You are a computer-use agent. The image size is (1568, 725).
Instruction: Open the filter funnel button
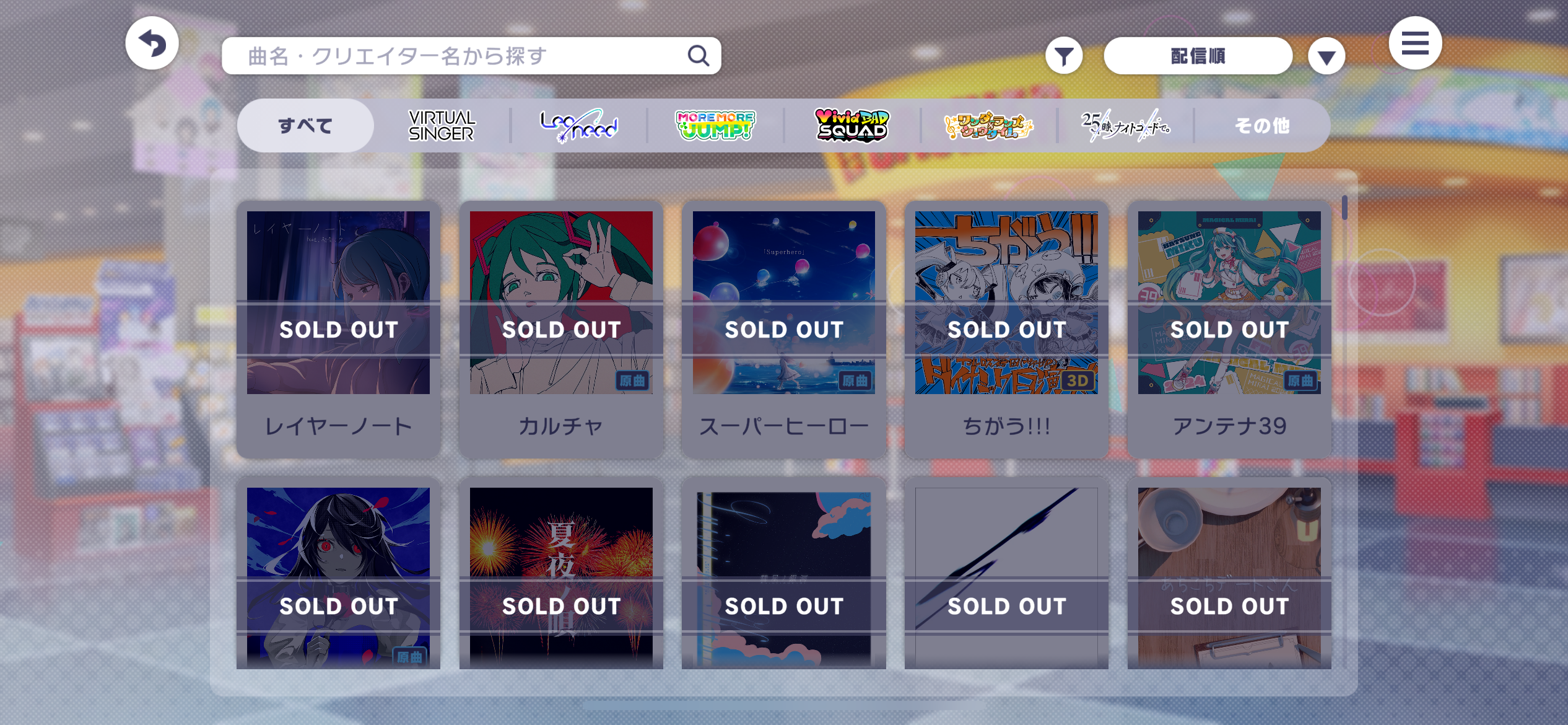(x=1063, y=56)
